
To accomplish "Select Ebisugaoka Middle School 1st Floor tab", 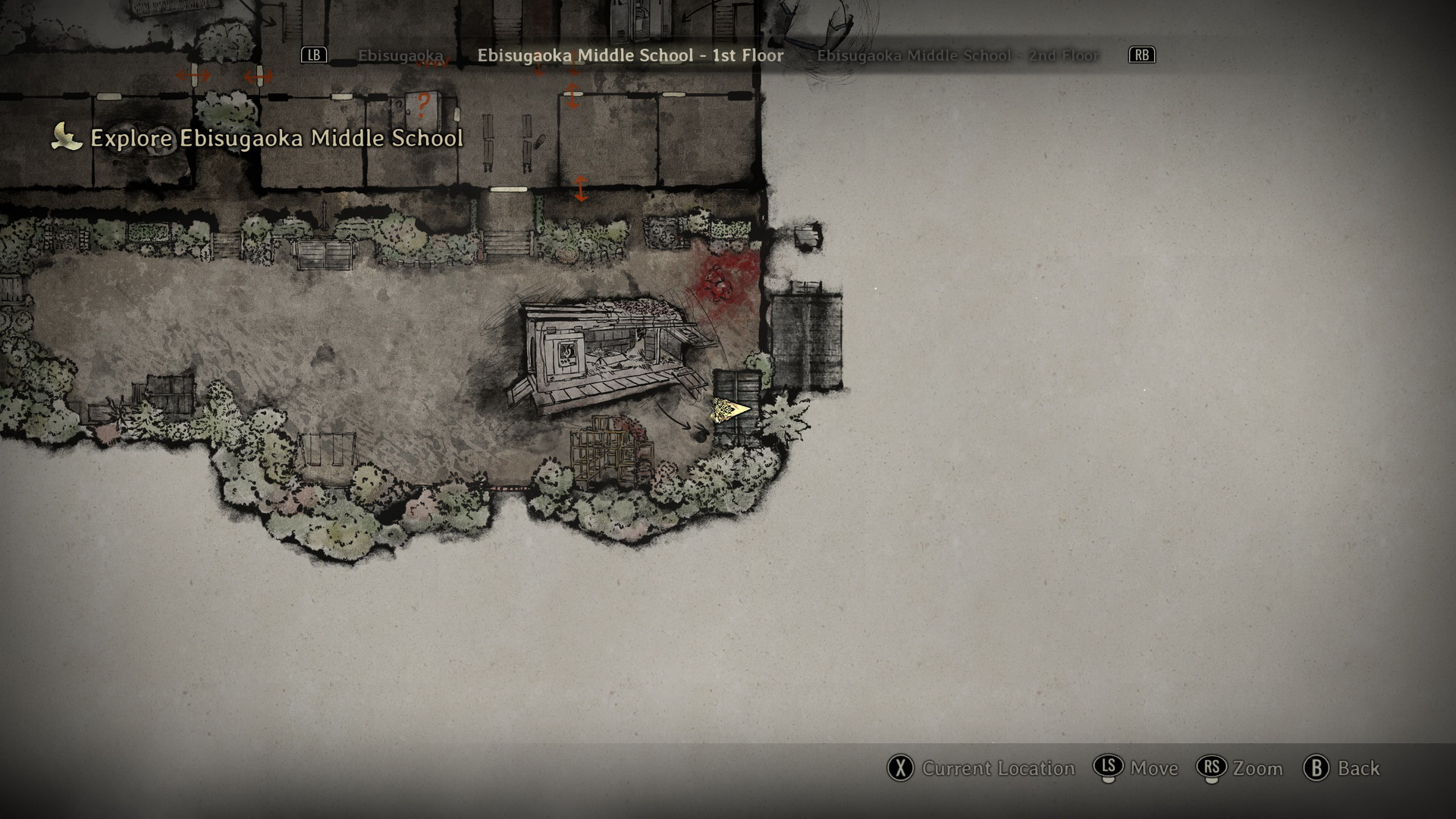I will pyautogui.click(x=630, y=55).
